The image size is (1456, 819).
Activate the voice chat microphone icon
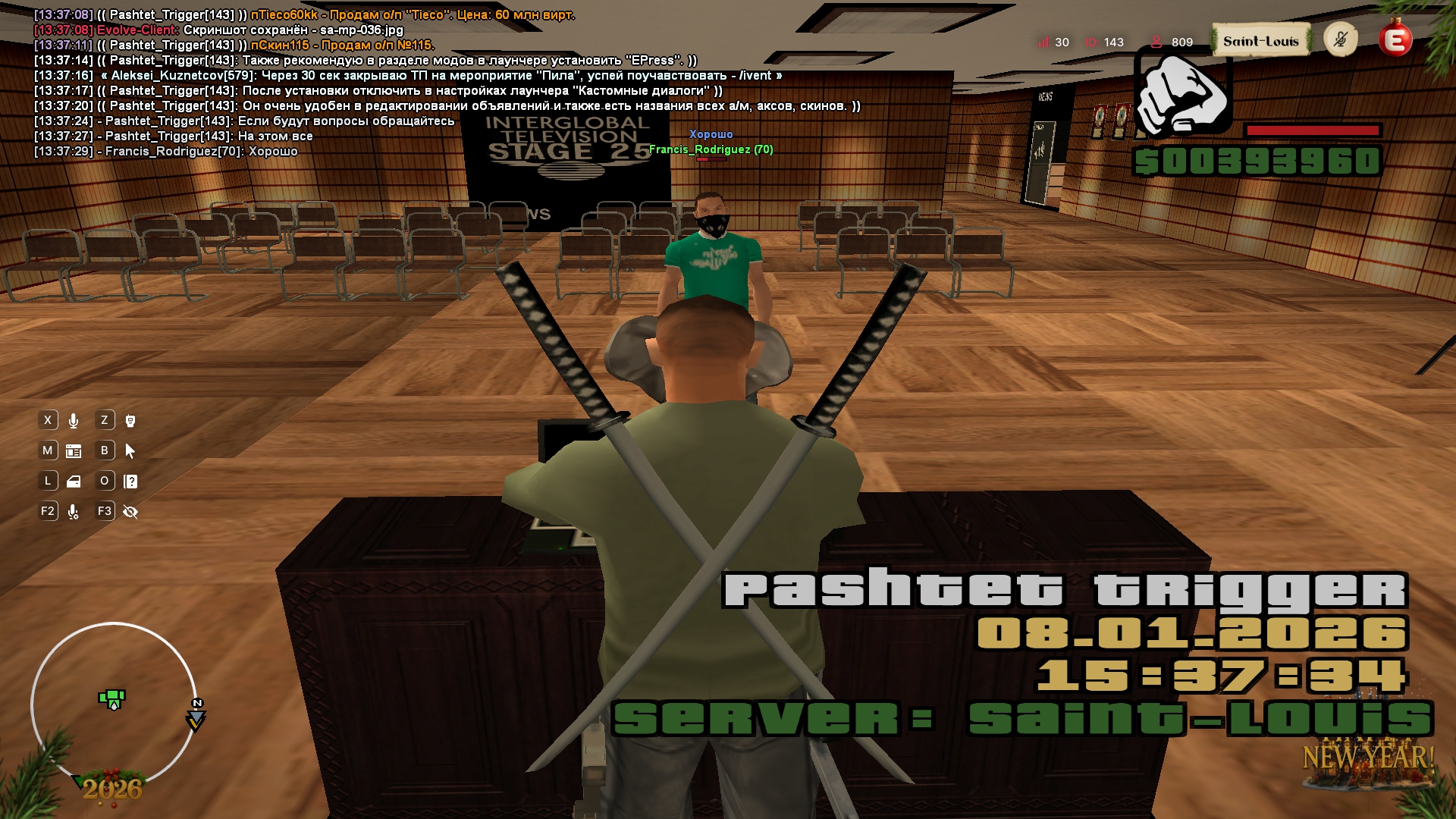pos(74,421)
